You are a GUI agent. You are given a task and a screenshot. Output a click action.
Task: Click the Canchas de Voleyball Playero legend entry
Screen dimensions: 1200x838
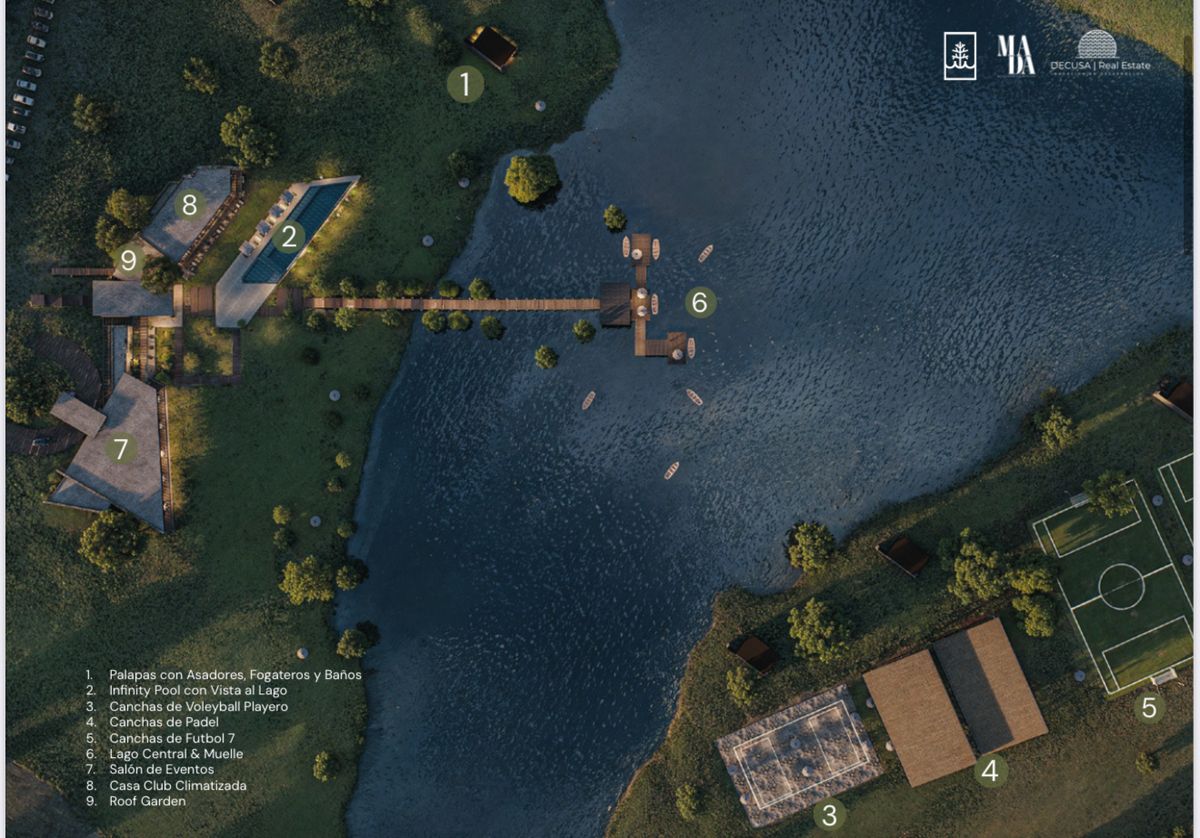(198, 707)
